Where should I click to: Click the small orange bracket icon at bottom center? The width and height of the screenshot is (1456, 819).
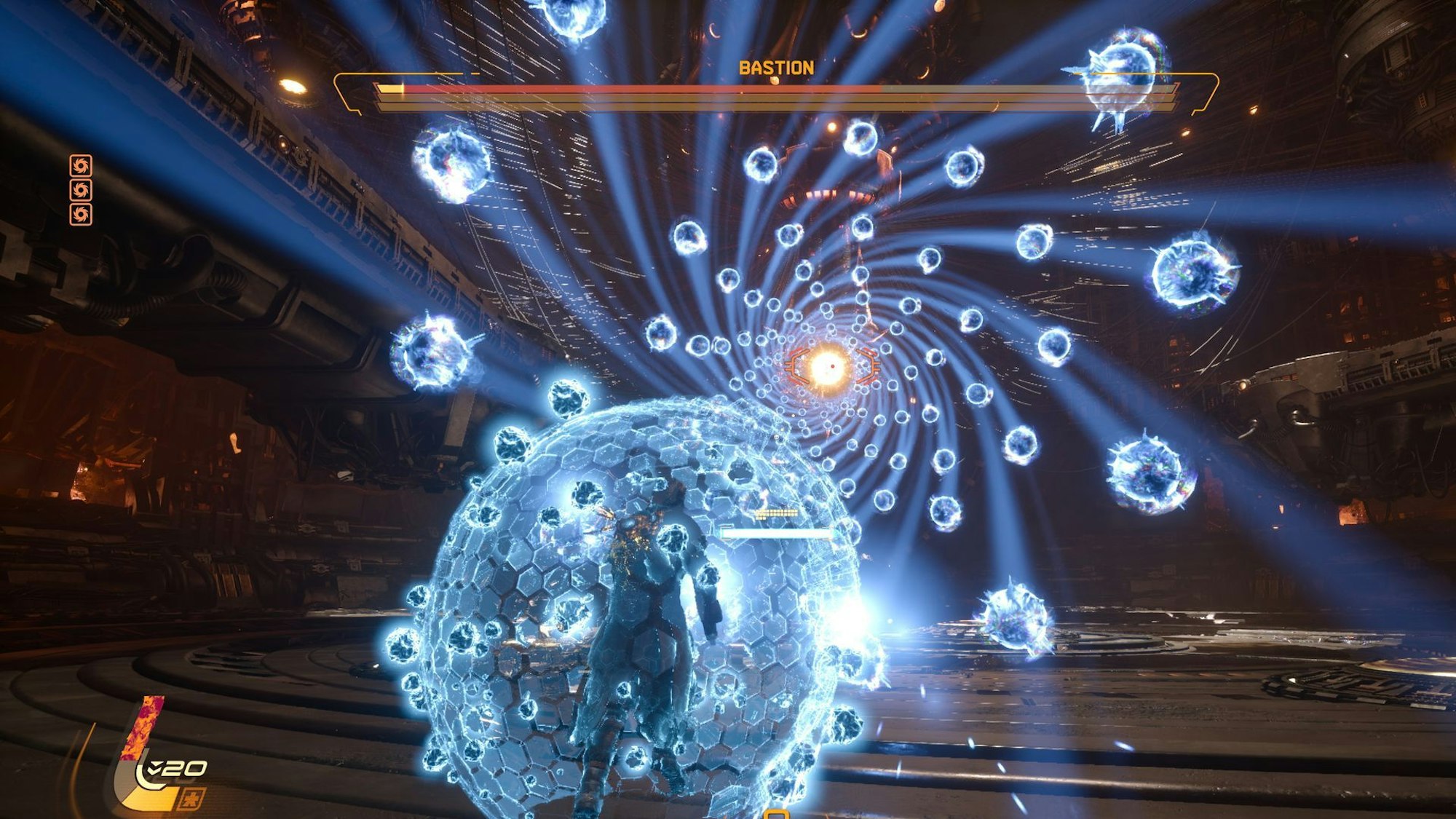tap(776, 815)
